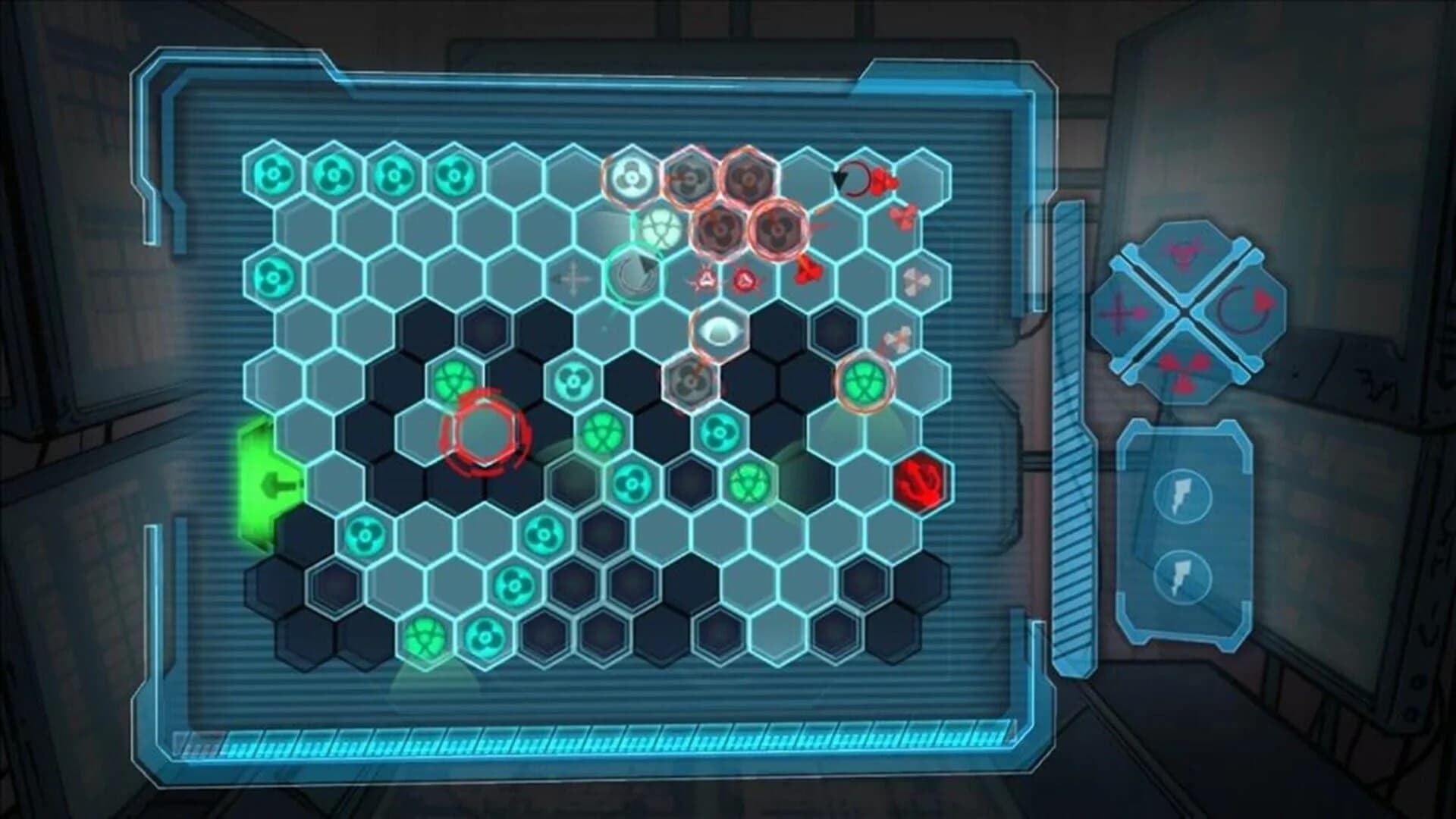Activate the lower lightning power-up

coord(1183,576)
